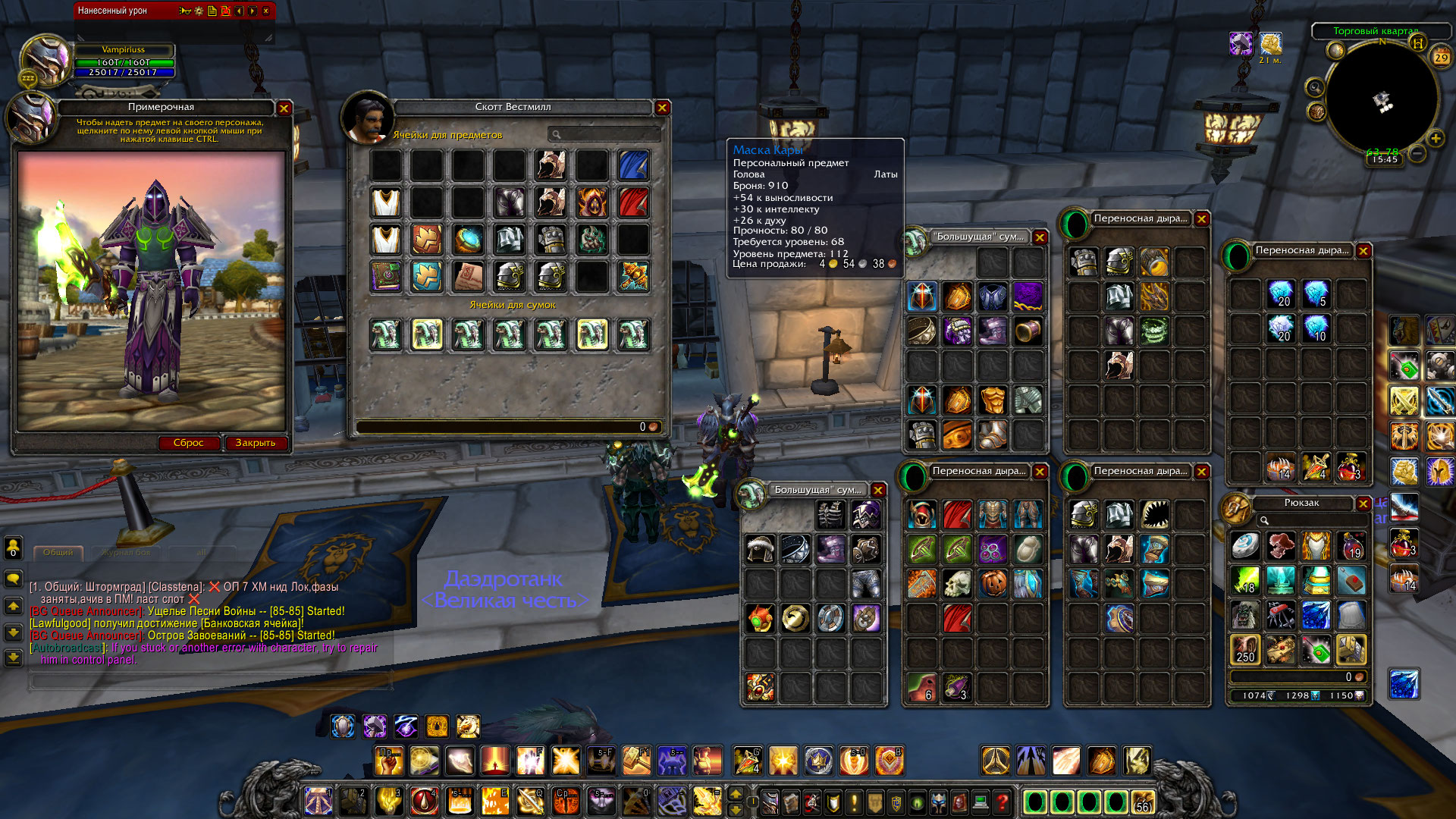Close the Рюкзак backpack window
The height and width of the screenshot is (819, 1456).
click(1363, 504)
